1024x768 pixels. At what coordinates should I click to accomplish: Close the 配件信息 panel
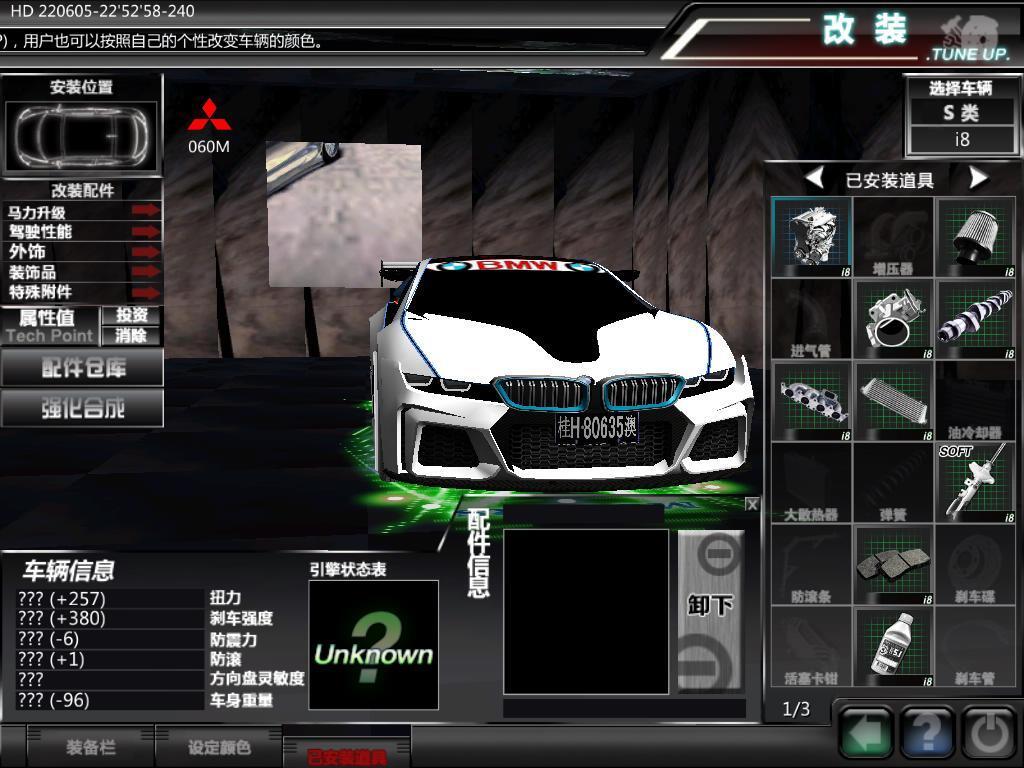coord(752,505)
